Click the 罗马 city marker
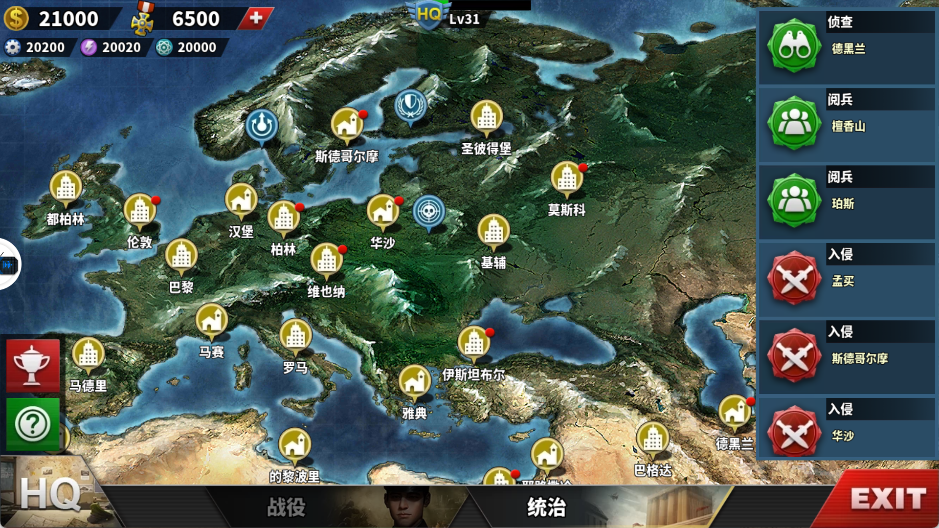The image size is (939, 528). [295, 337]
